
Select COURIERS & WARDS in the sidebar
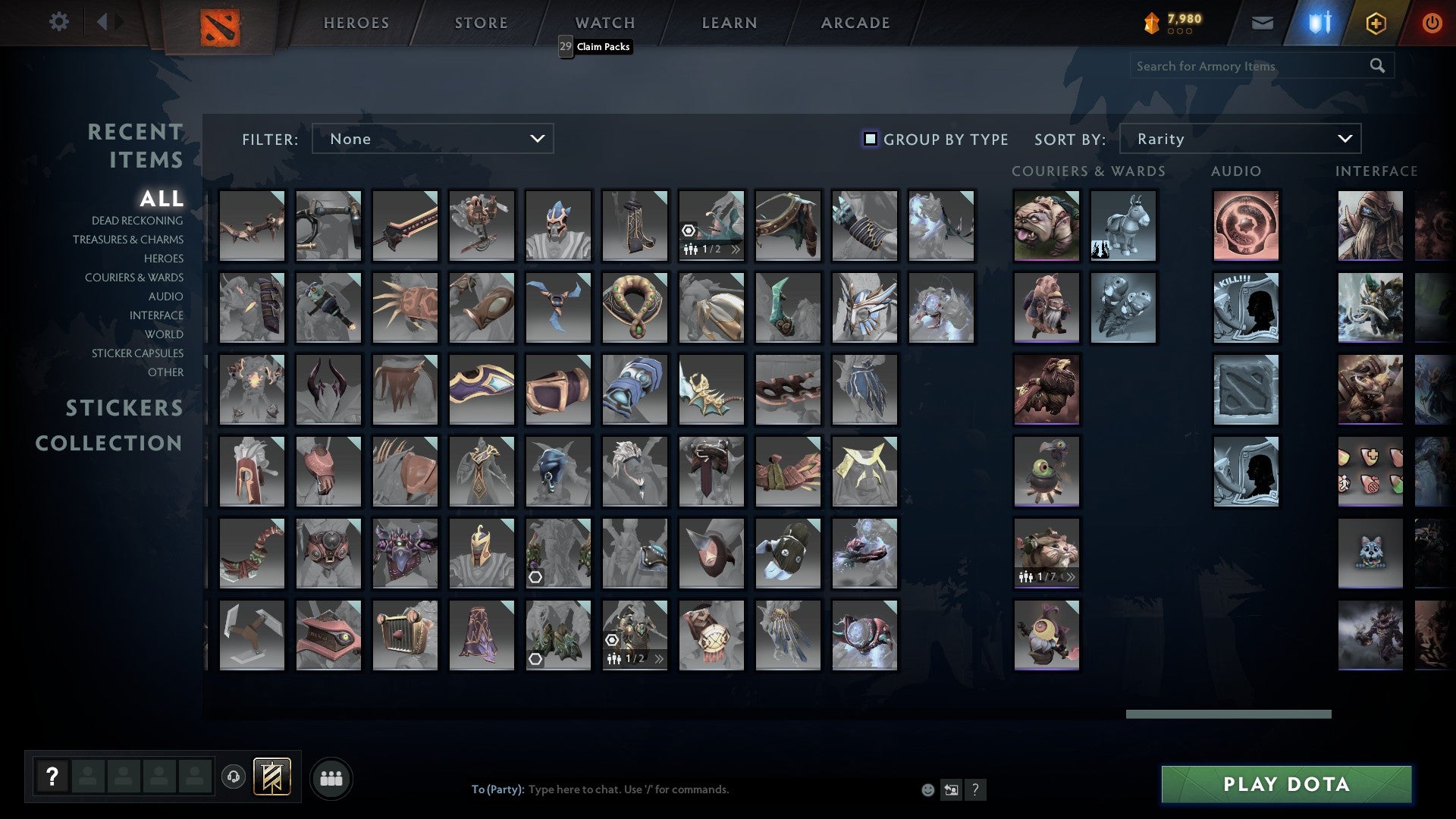click(x=134, y=278)
